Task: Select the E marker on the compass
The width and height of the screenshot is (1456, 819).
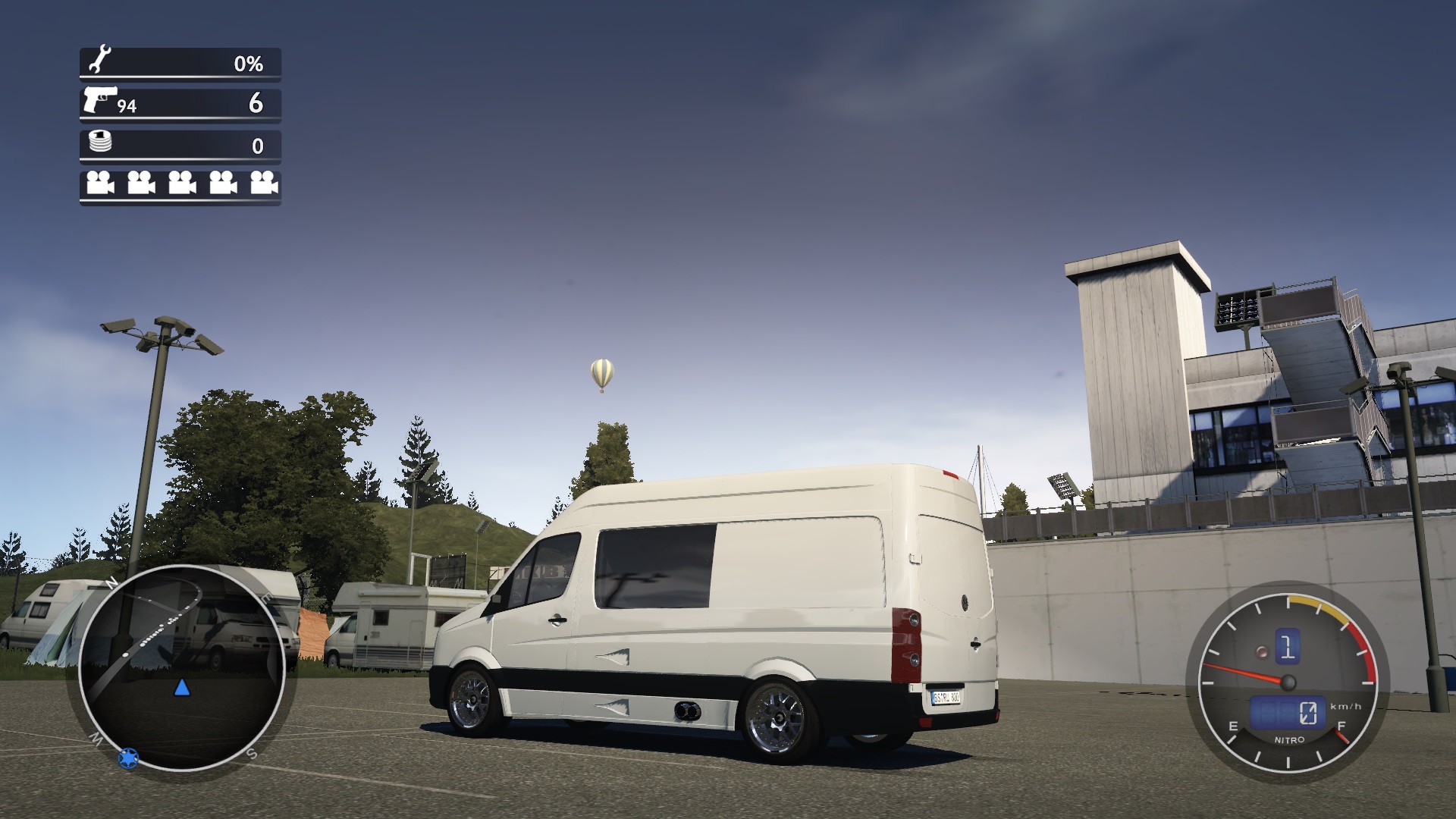Action: pyautogui.click(x=267, y=598)
